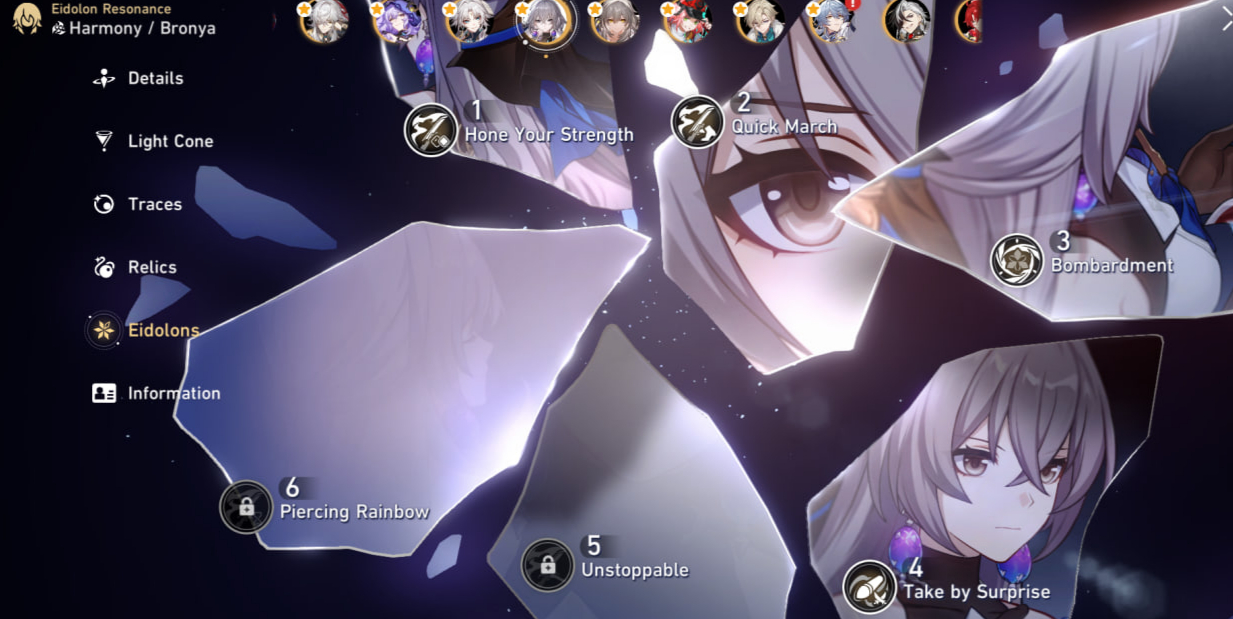Choose the red-haired character with dark hat
1233x619 pixels.
click(x=688, y=21)
